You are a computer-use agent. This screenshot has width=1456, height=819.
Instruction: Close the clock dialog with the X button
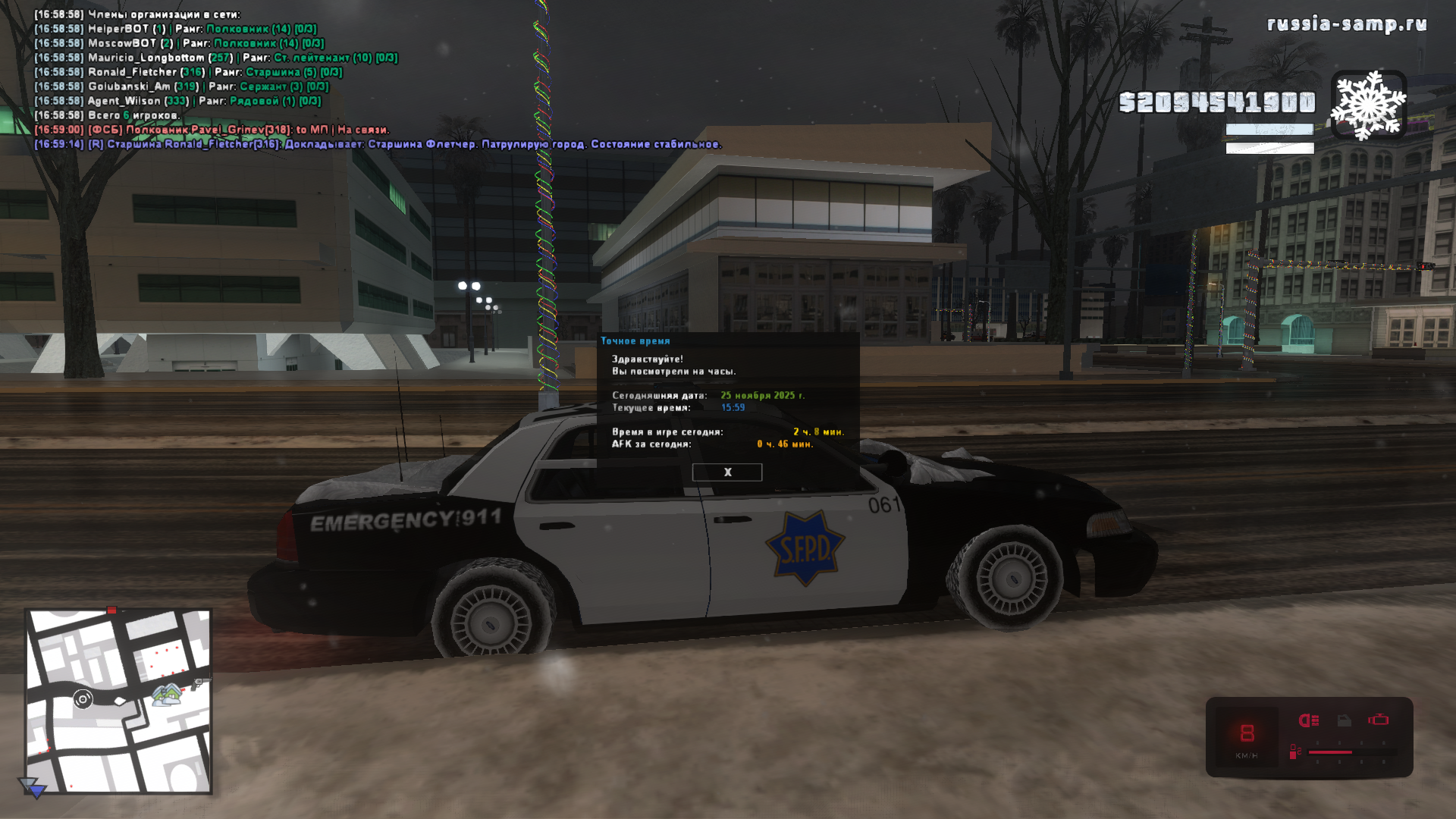(x=726, y=472)
